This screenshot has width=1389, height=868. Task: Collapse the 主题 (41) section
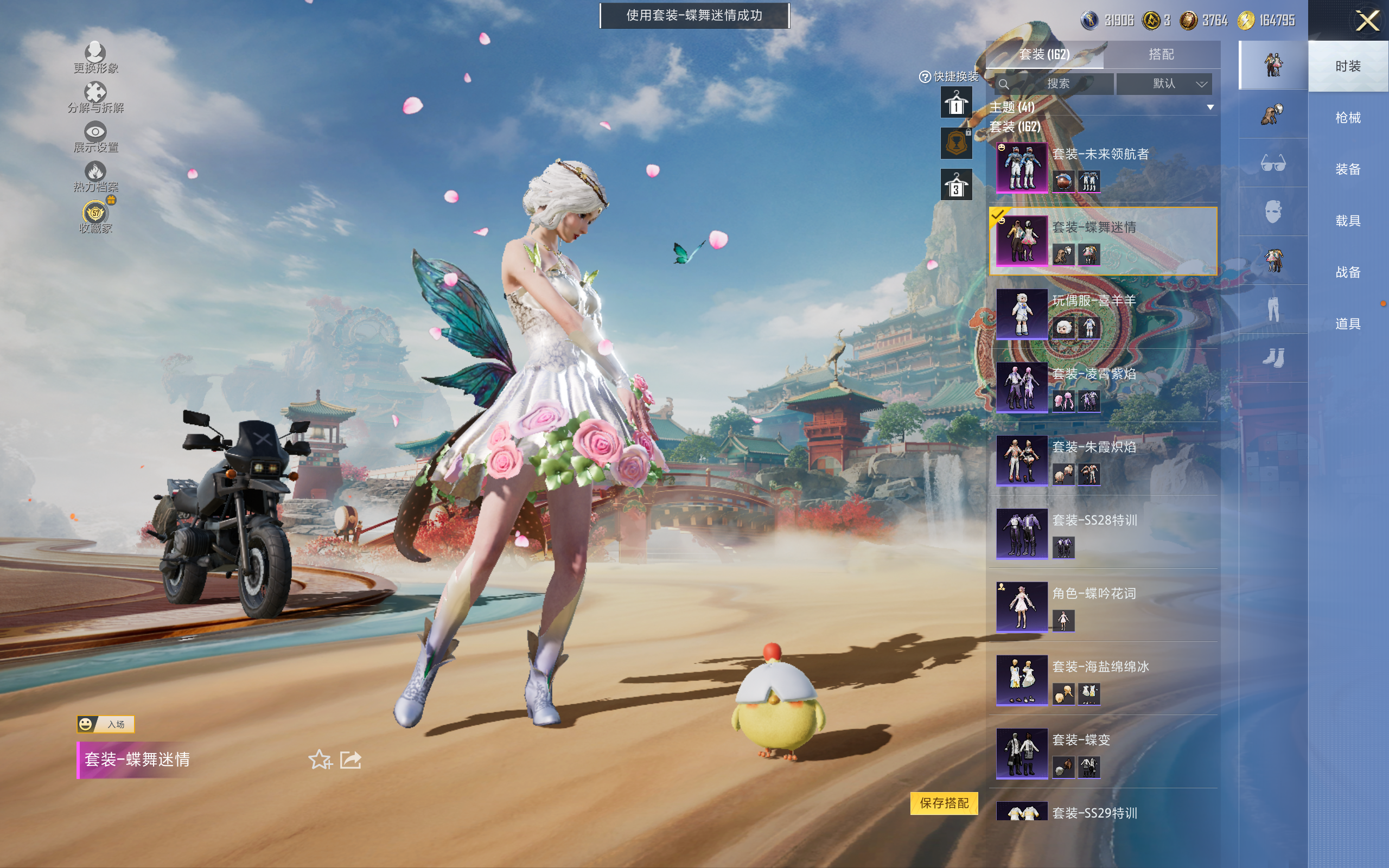pos(1210,107)
